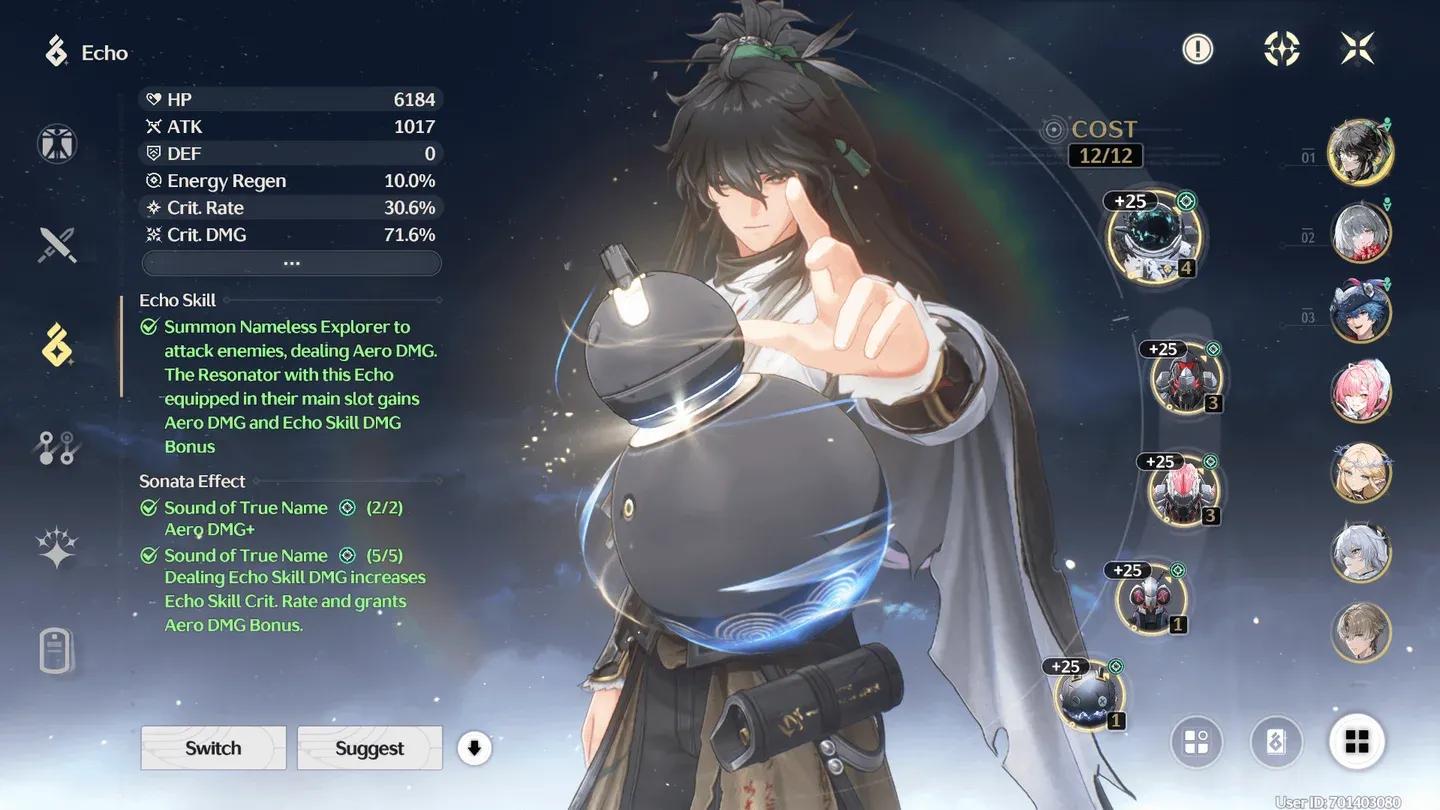The width and height of the screenshot is (1440, 810).
Task: Open the Resonance Chain nodes icon
Action: tap(56, 447)
